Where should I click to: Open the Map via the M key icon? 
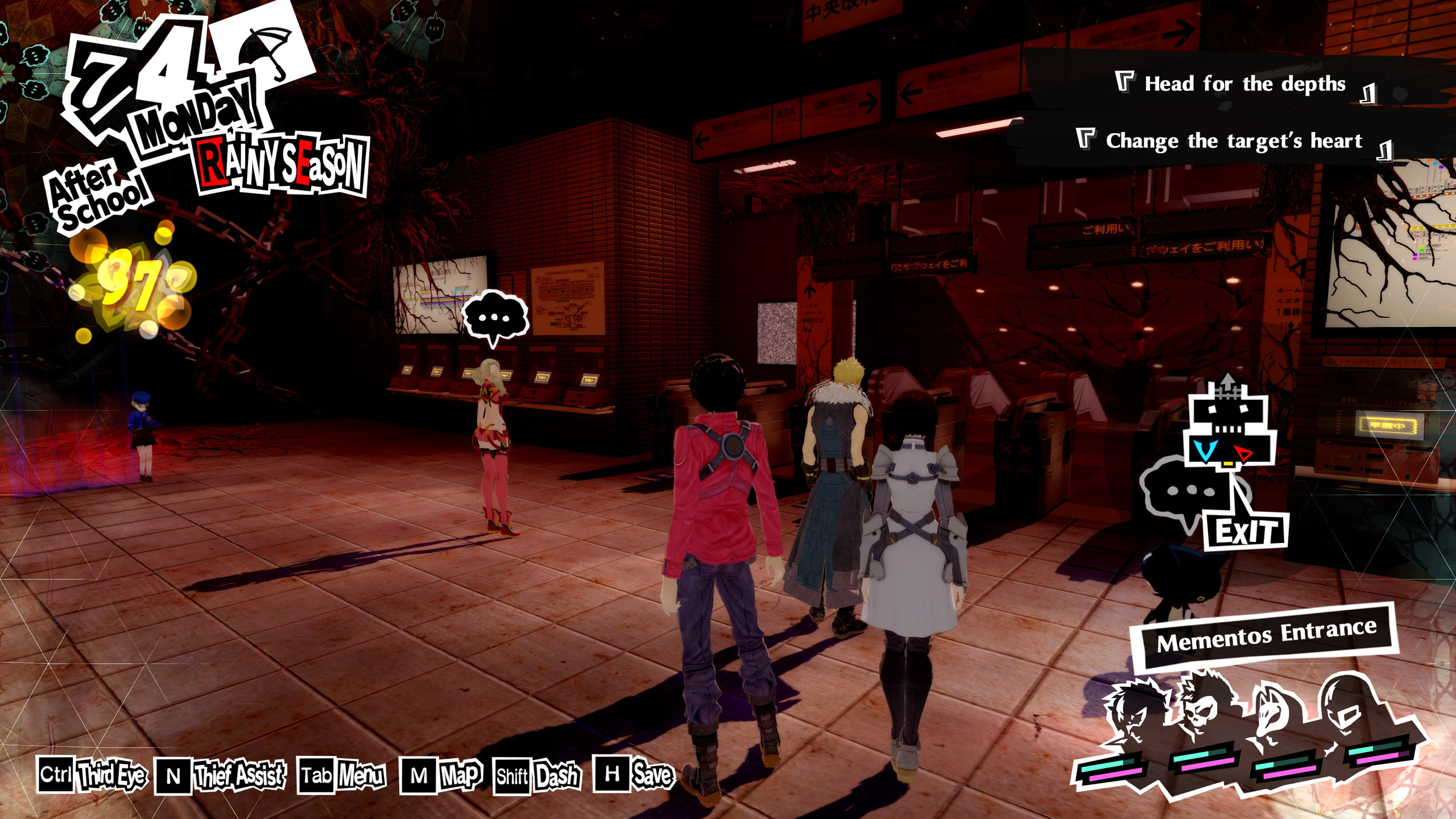[420, 773]
